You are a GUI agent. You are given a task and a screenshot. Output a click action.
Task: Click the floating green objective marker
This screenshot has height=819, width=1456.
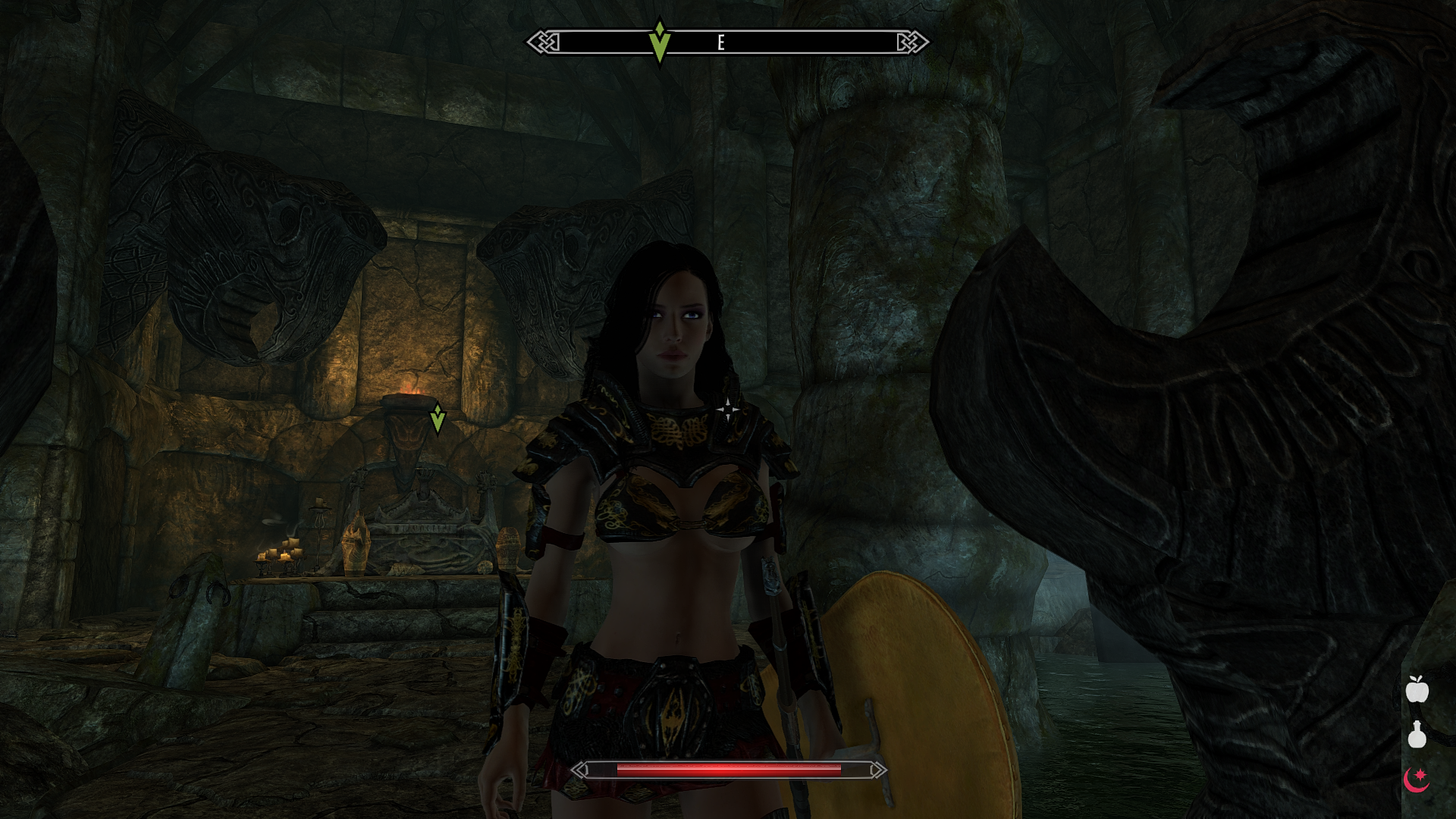[438, 419]
